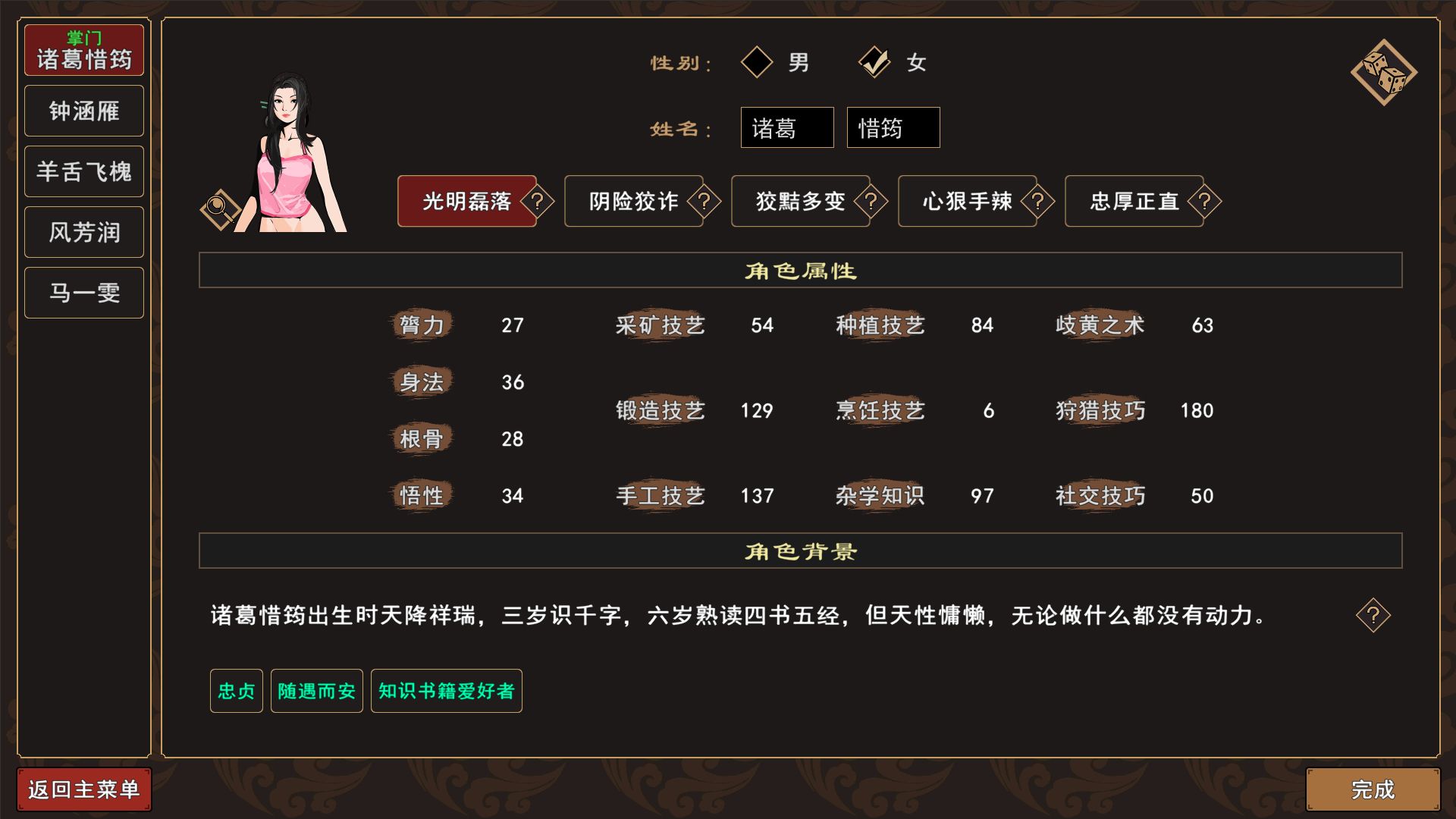
Task: Select character 风芳润 in the sidebar
Action: point(83,231)
